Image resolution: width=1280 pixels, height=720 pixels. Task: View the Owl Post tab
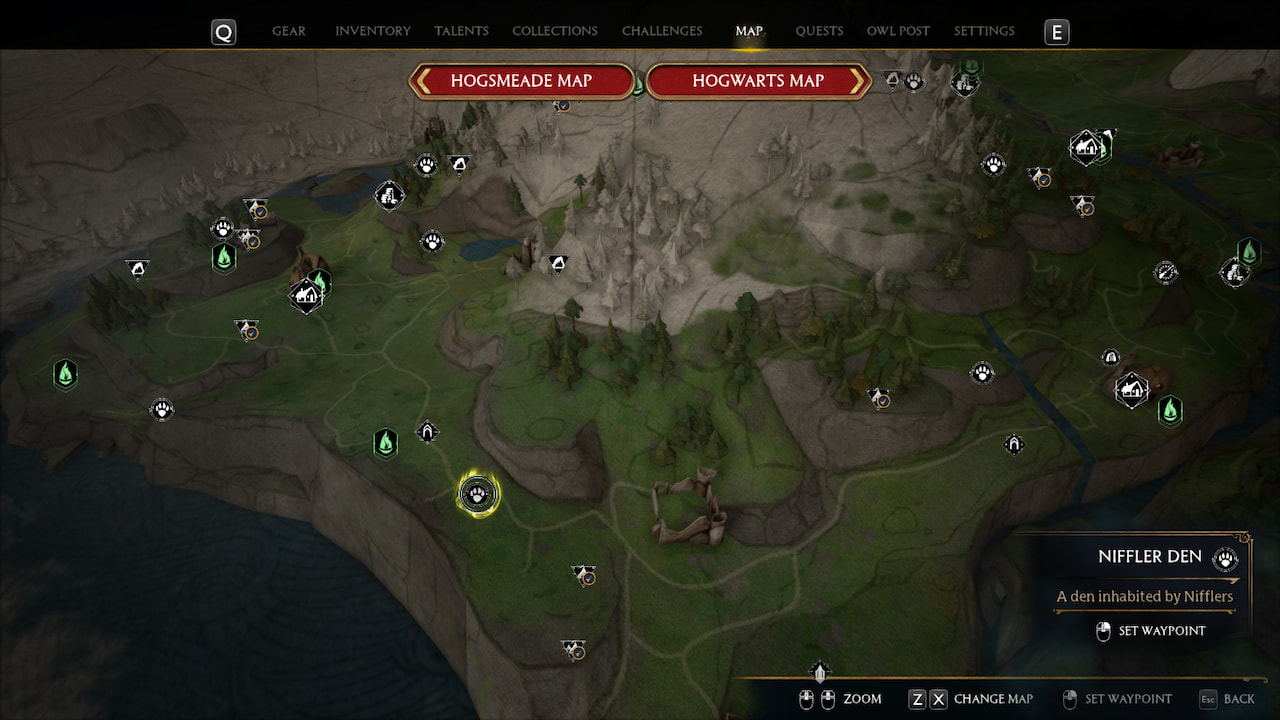coord(898,31)
